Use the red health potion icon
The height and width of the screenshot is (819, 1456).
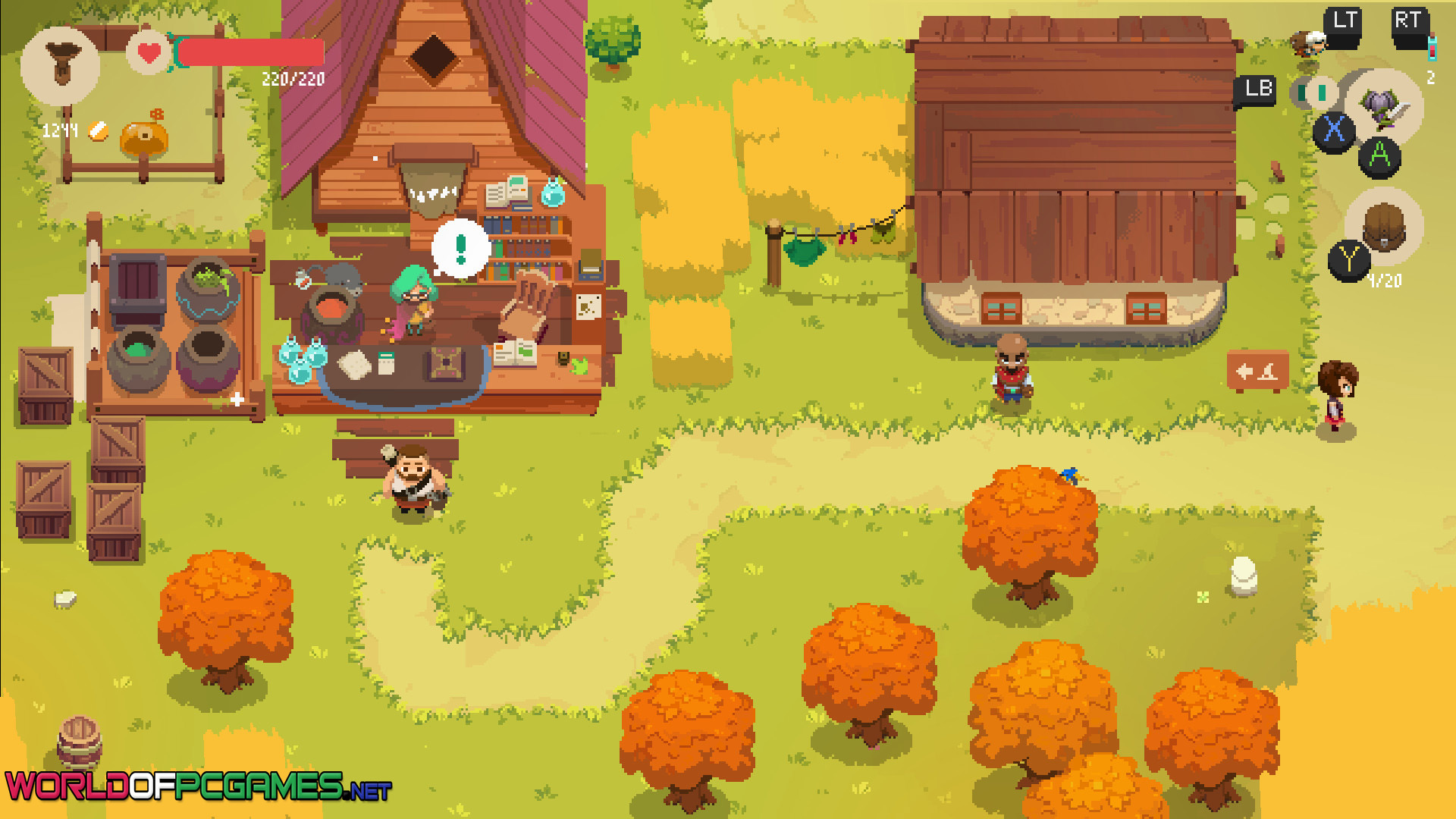1432,49
